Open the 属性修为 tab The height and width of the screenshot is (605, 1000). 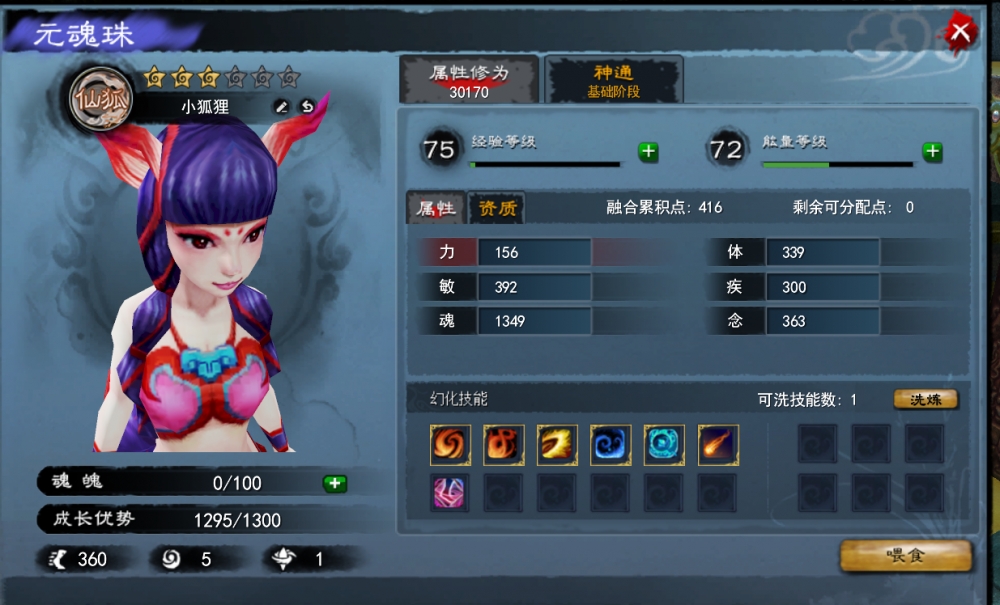(x=469, y=80)
